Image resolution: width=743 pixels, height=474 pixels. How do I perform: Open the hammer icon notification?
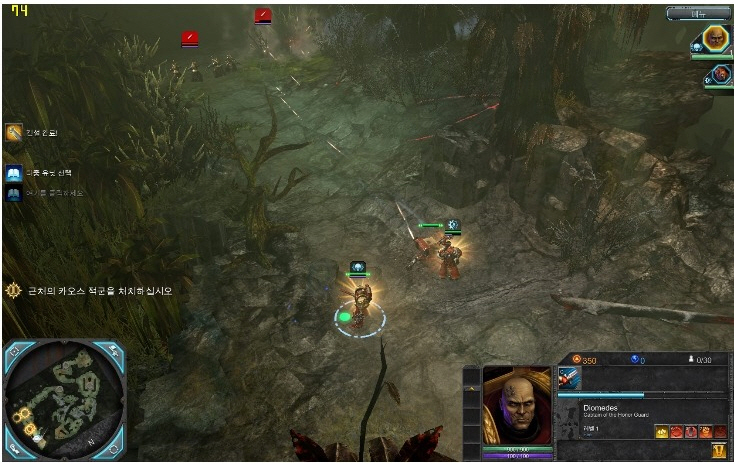(x=14, y=133)
